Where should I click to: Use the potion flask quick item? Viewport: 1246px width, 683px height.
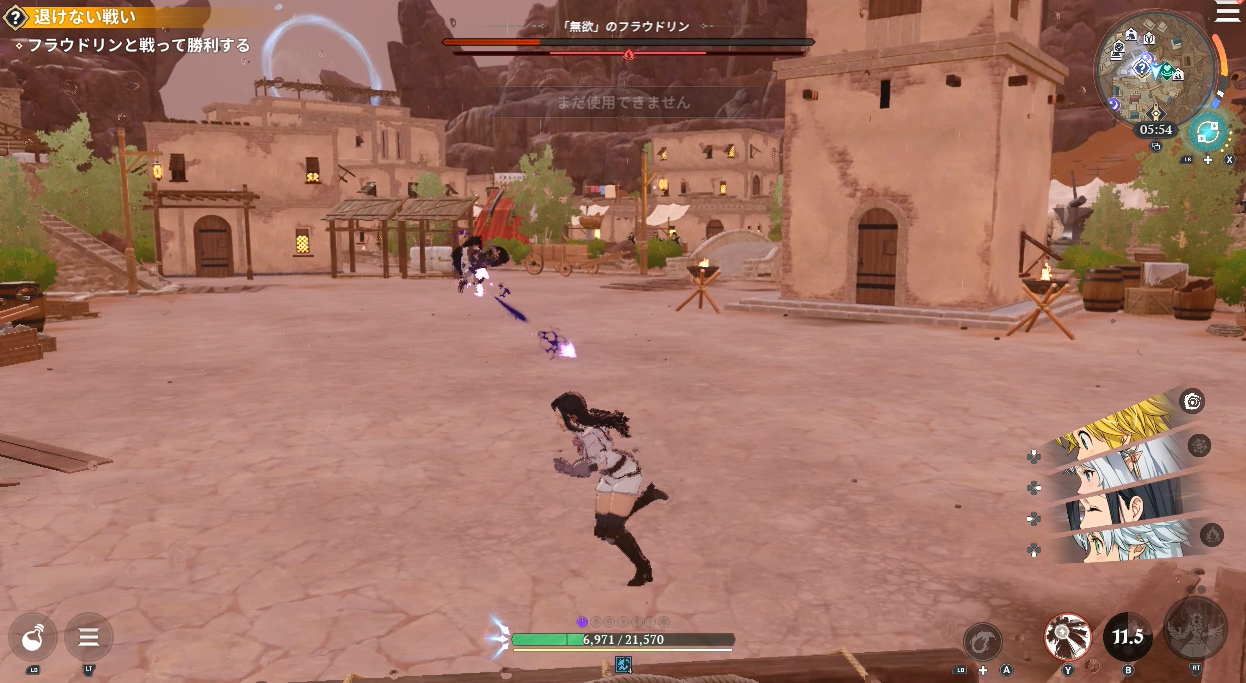(x=33, y=636)
